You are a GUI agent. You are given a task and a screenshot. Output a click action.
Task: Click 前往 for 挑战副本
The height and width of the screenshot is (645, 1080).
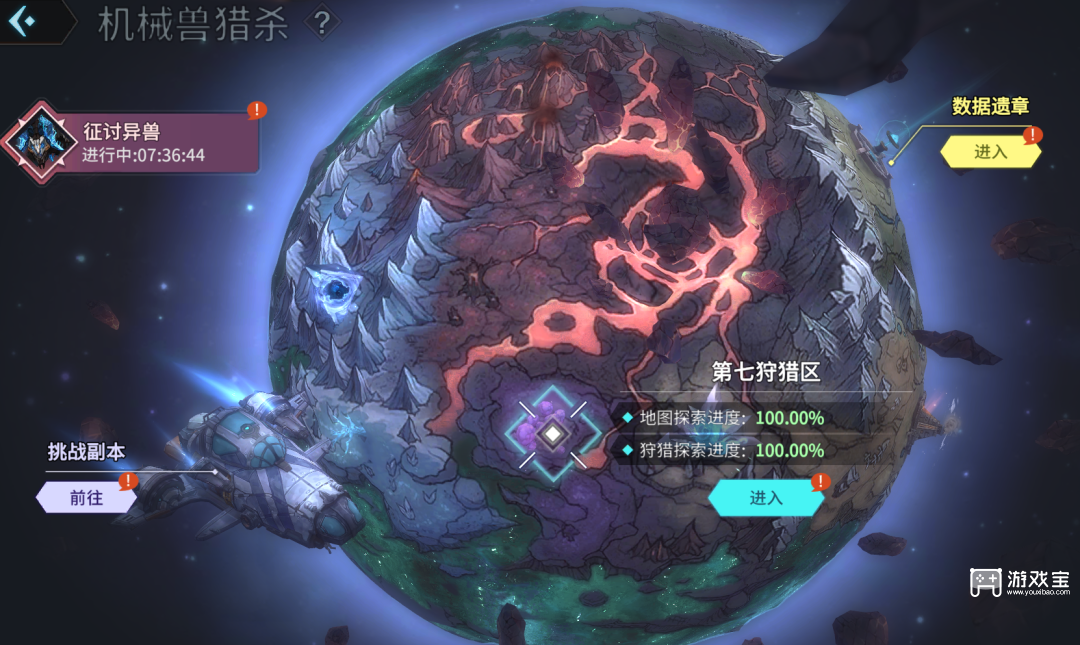click(86, 497)
